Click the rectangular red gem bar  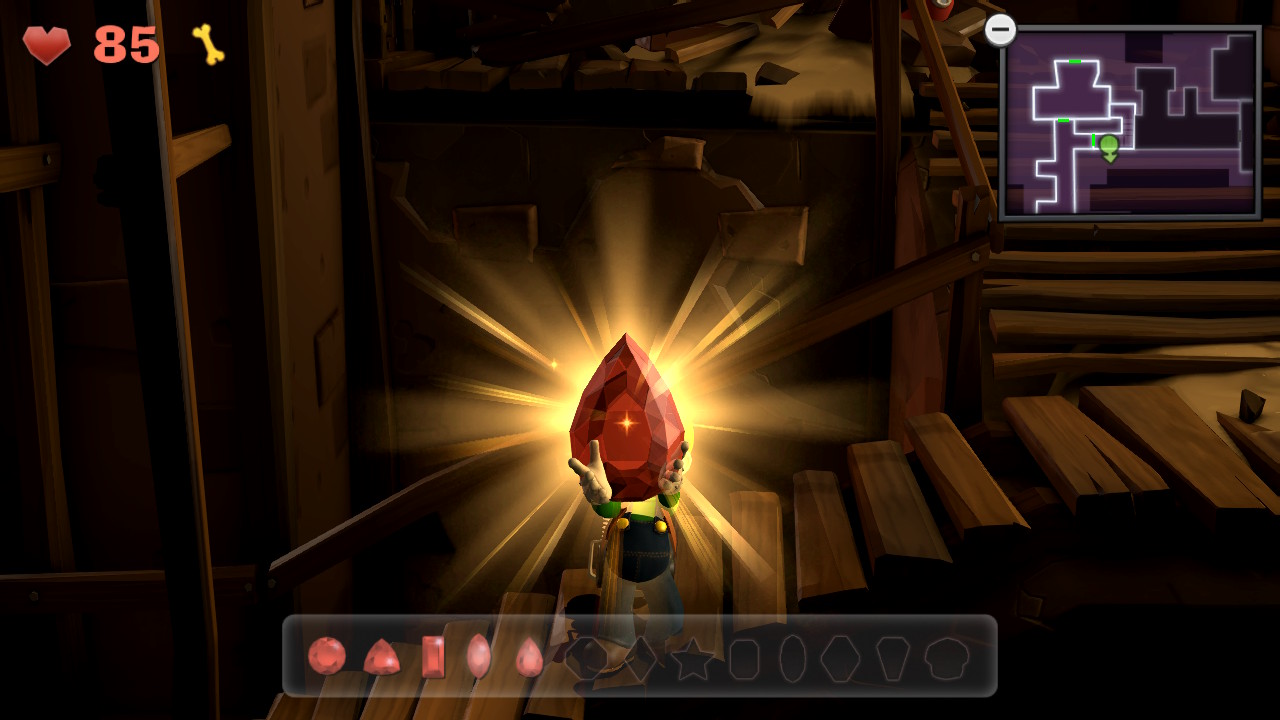coord(433,657)
